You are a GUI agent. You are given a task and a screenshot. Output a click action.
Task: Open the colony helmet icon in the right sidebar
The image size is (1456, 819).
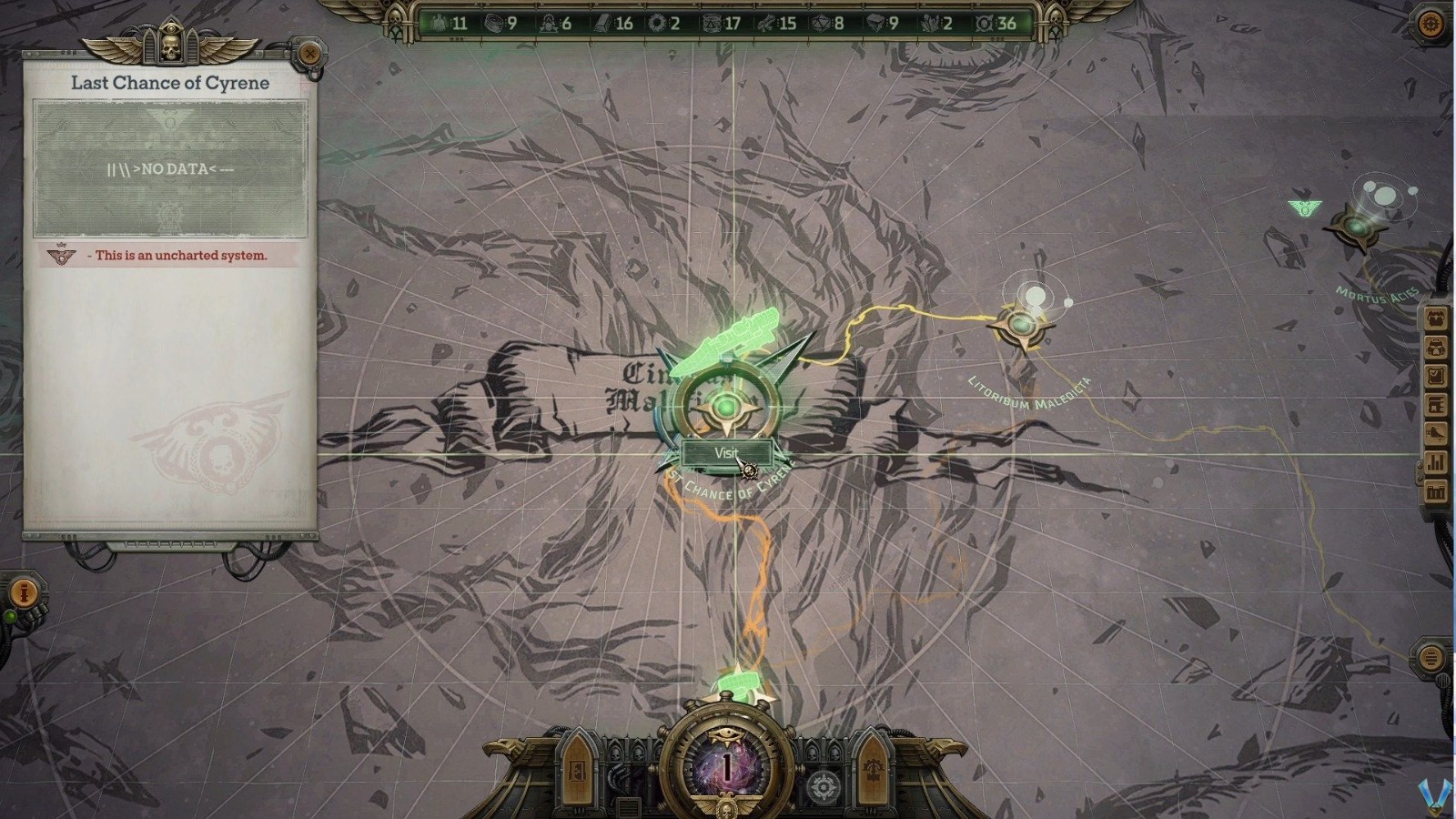point(1435,347)
